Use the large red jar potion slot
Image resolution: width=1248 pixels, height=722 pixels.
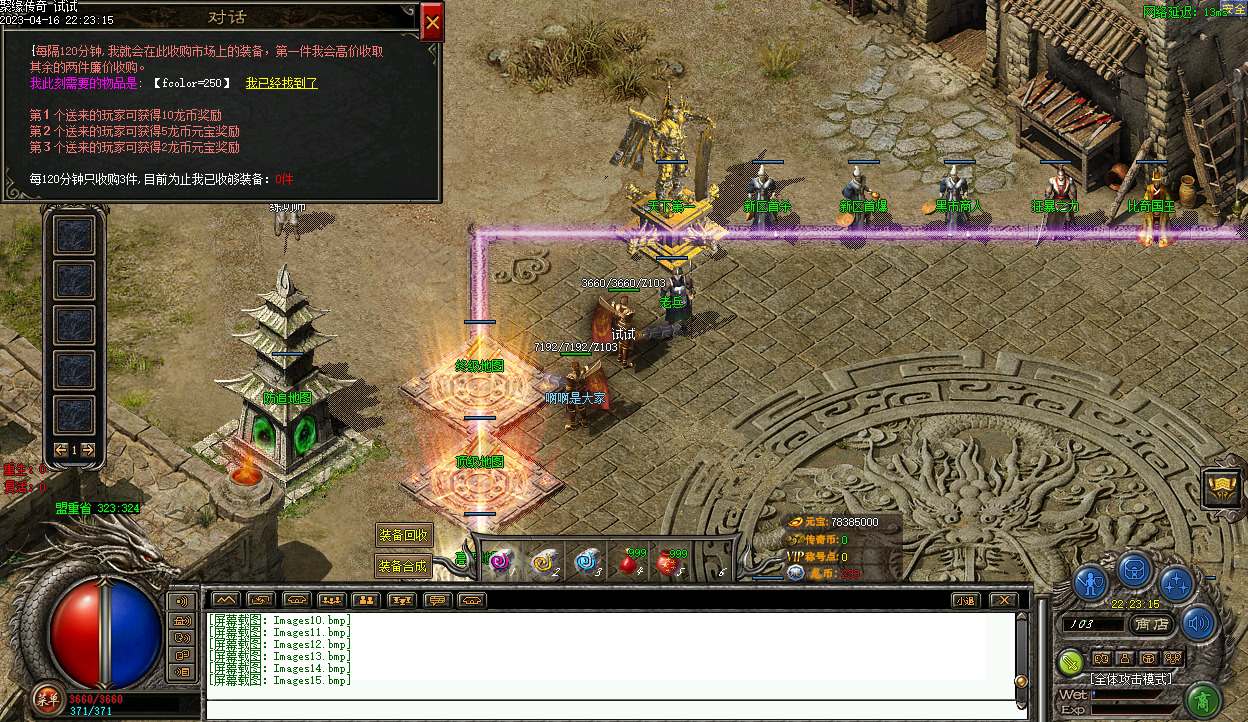click(x=669, y=564)
